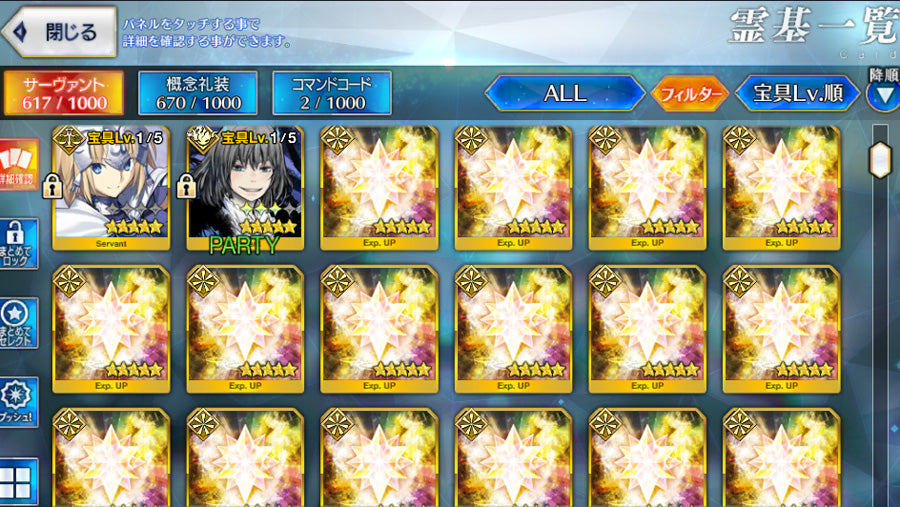
Task: Open the 概念礼装 tab
Action: (x=197, y=92)
